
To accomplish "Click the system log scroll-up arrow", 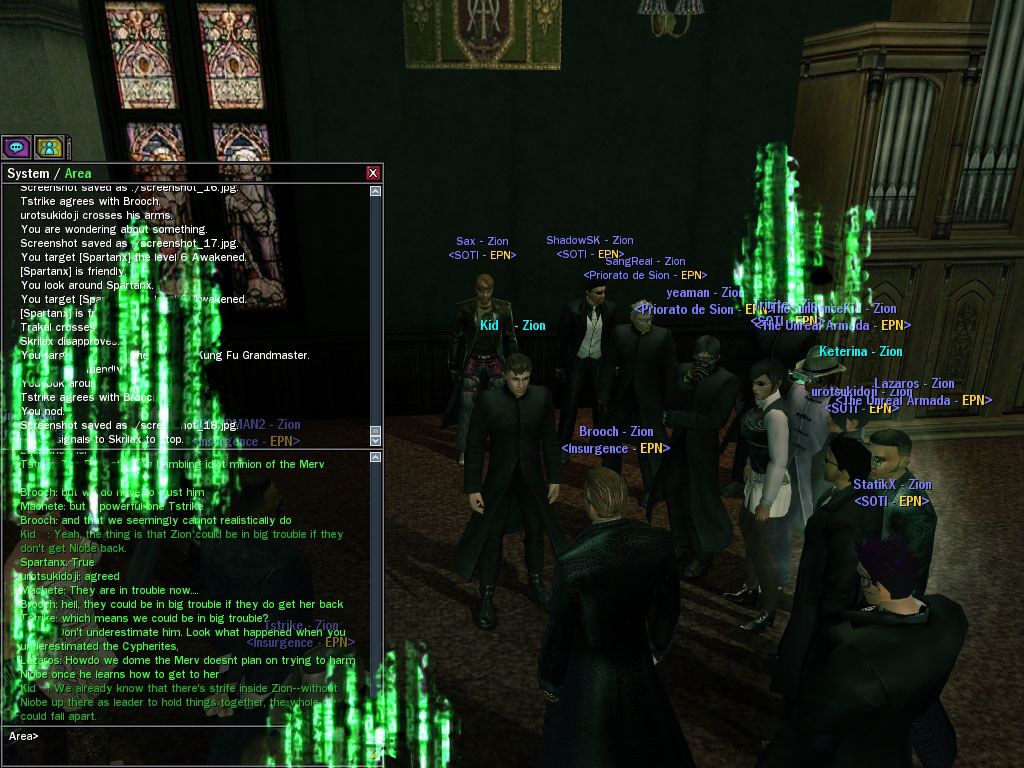I will pos(375,191).
